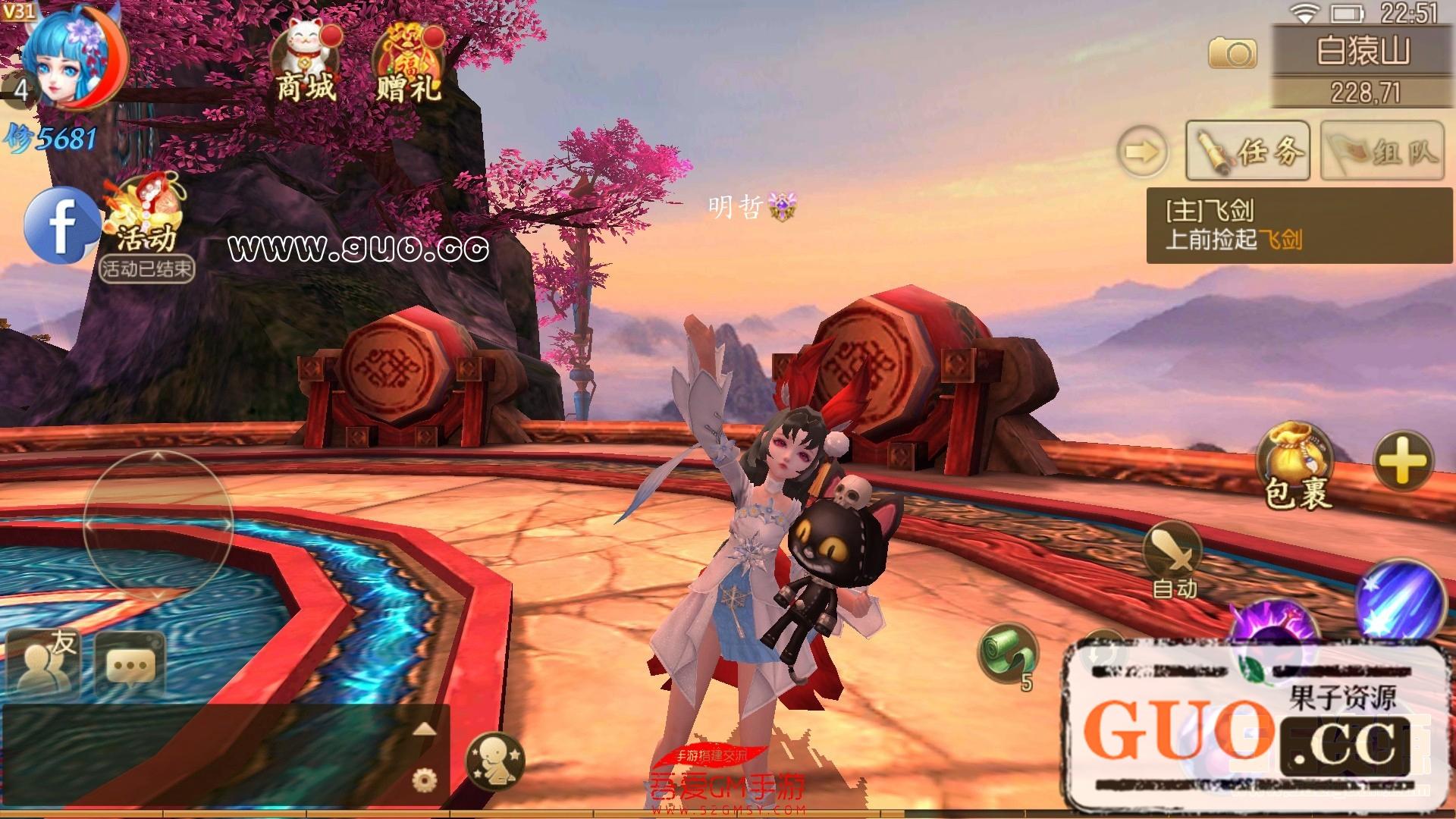Open the 白猿山 map panel
The width and height of the screenshot is (1456, 819).
click(x=1363, y=50)
